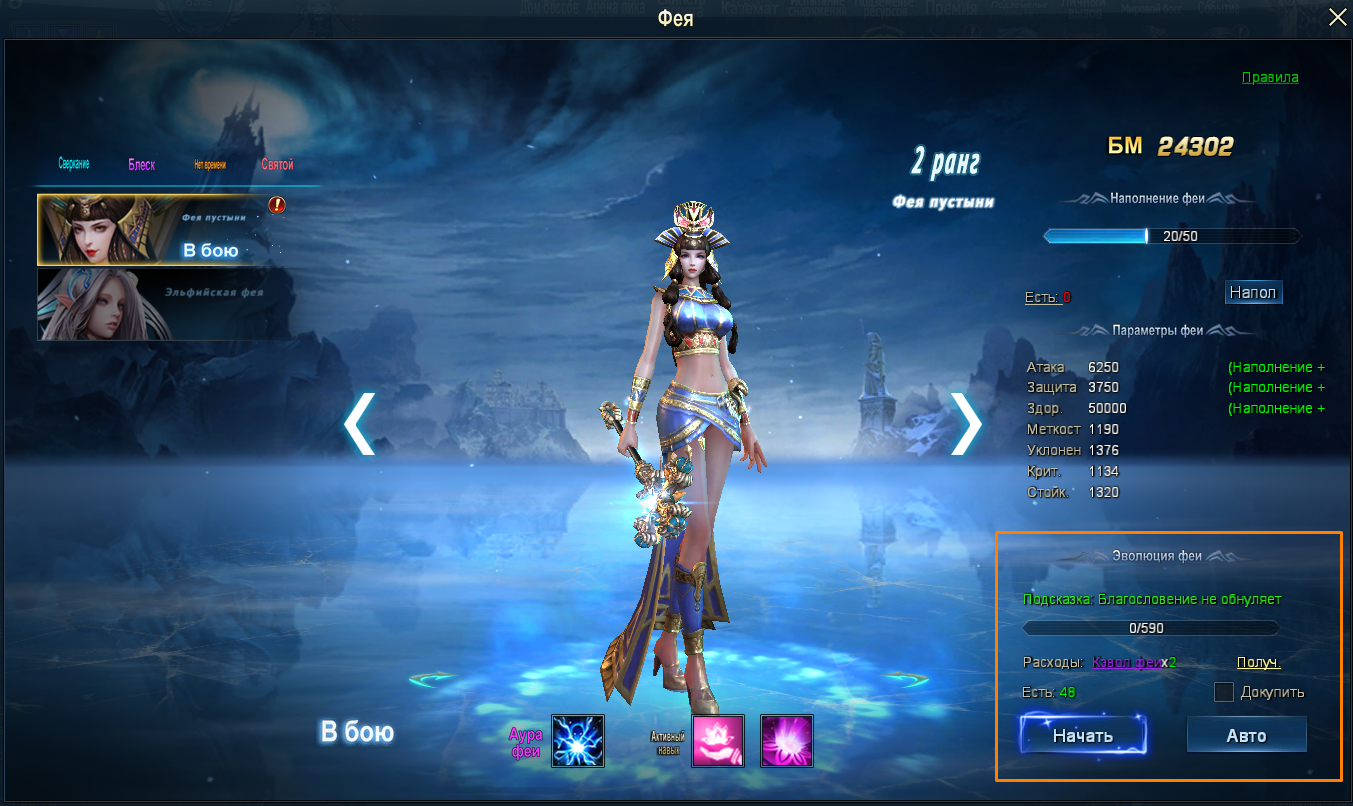Select the pink lotus active skill icon
Screen dimensions: 1353x806
(x=718, y=741)
